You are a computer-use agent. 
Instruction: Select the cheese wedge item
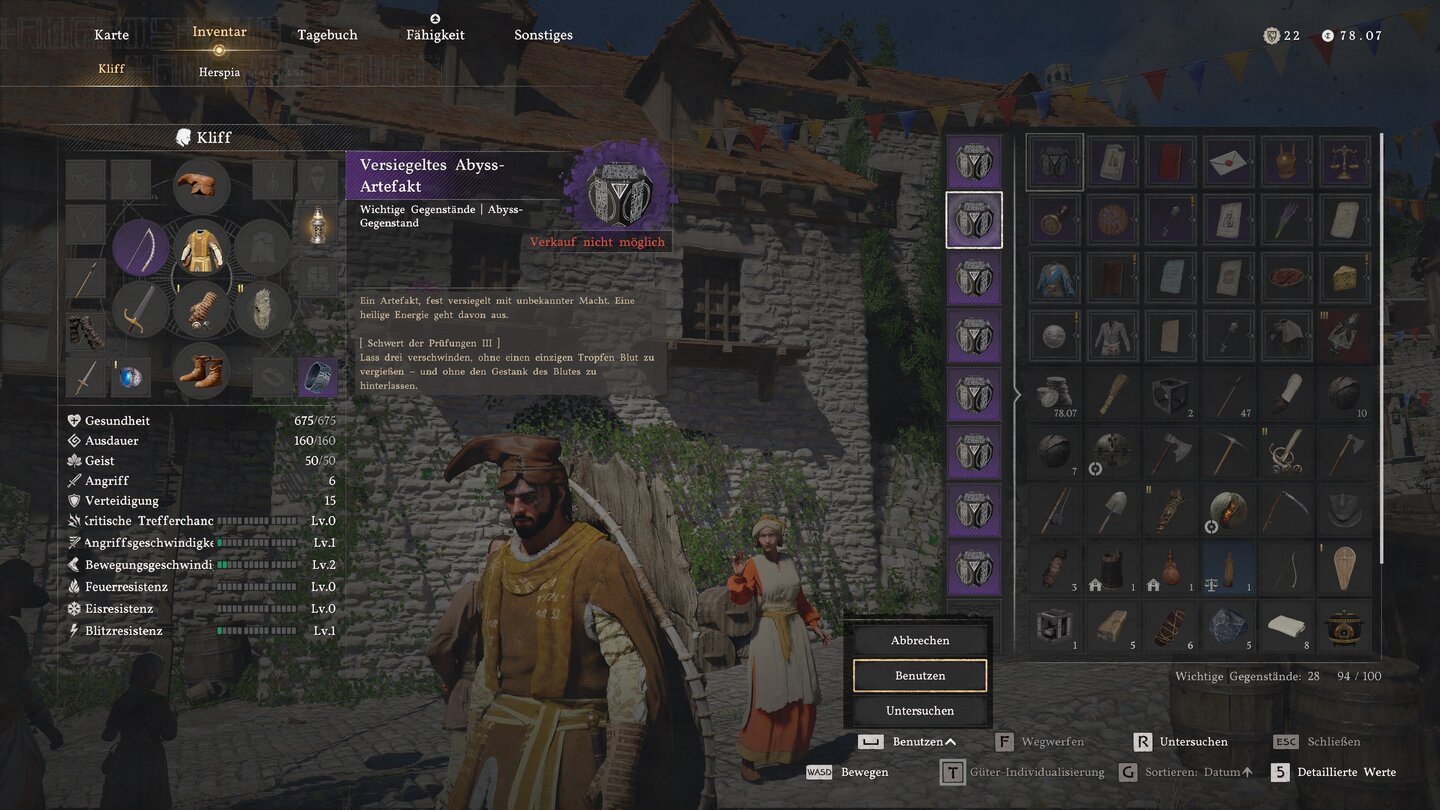tap(1344, 277)
